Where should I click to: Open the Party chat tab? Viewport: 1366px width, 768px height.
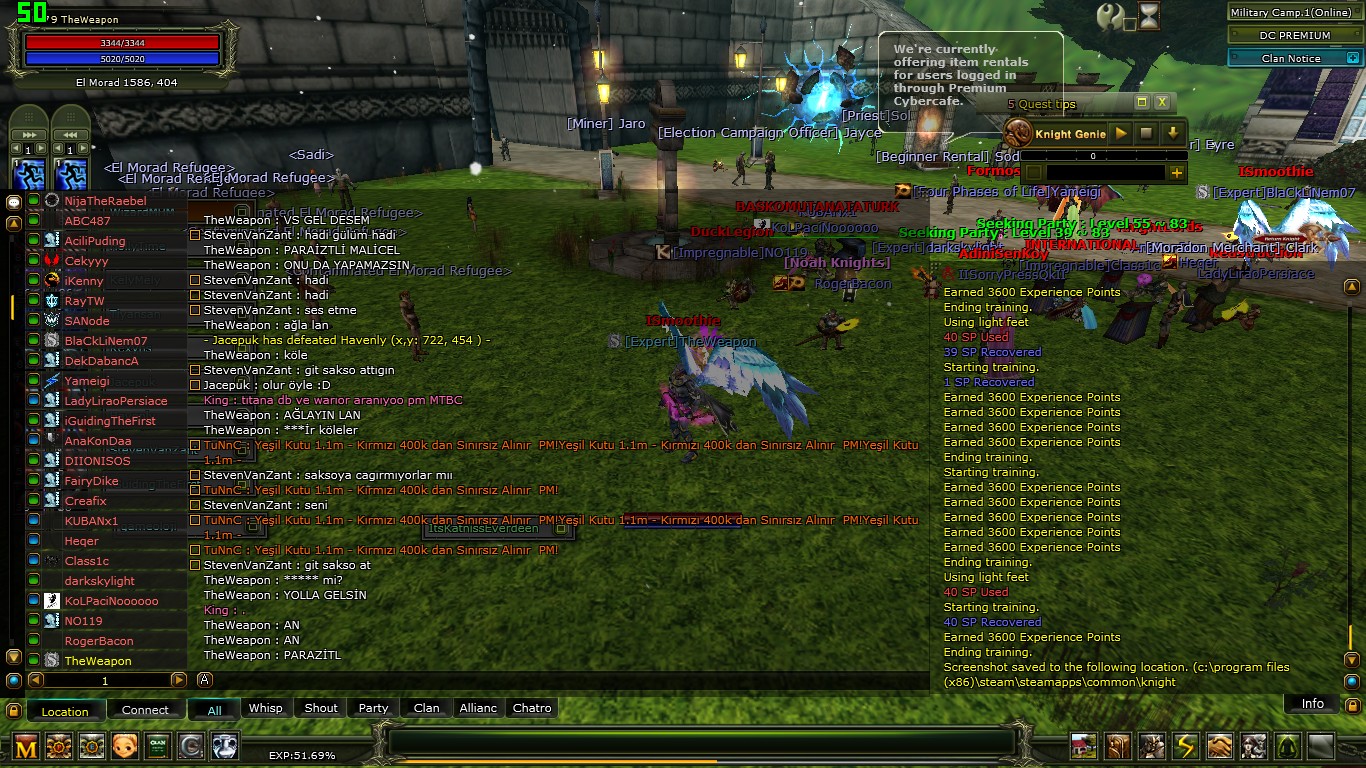coord(373,708)
